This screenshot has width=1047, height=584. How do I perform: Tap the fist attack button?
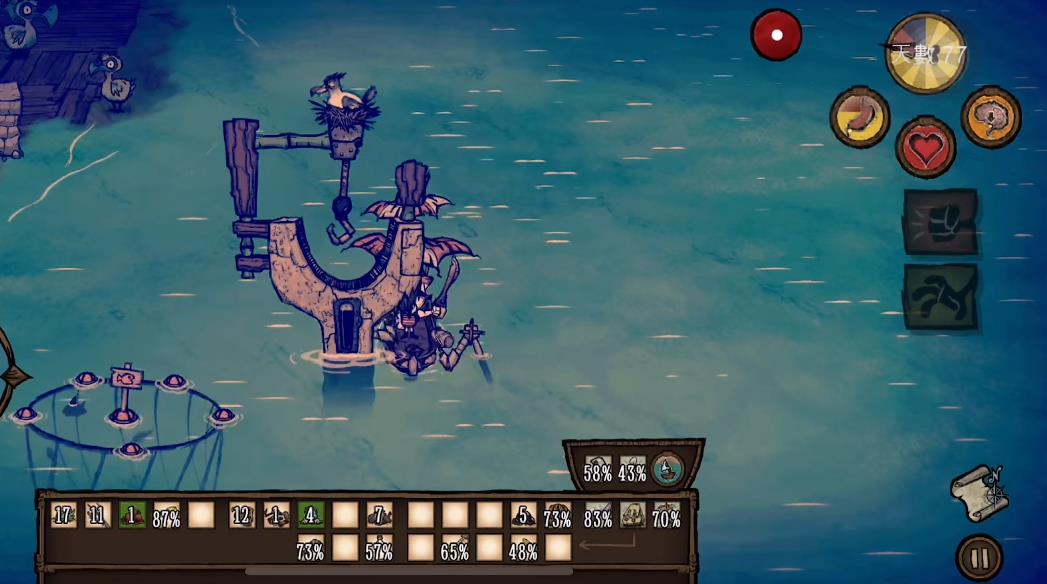point(940,222)
